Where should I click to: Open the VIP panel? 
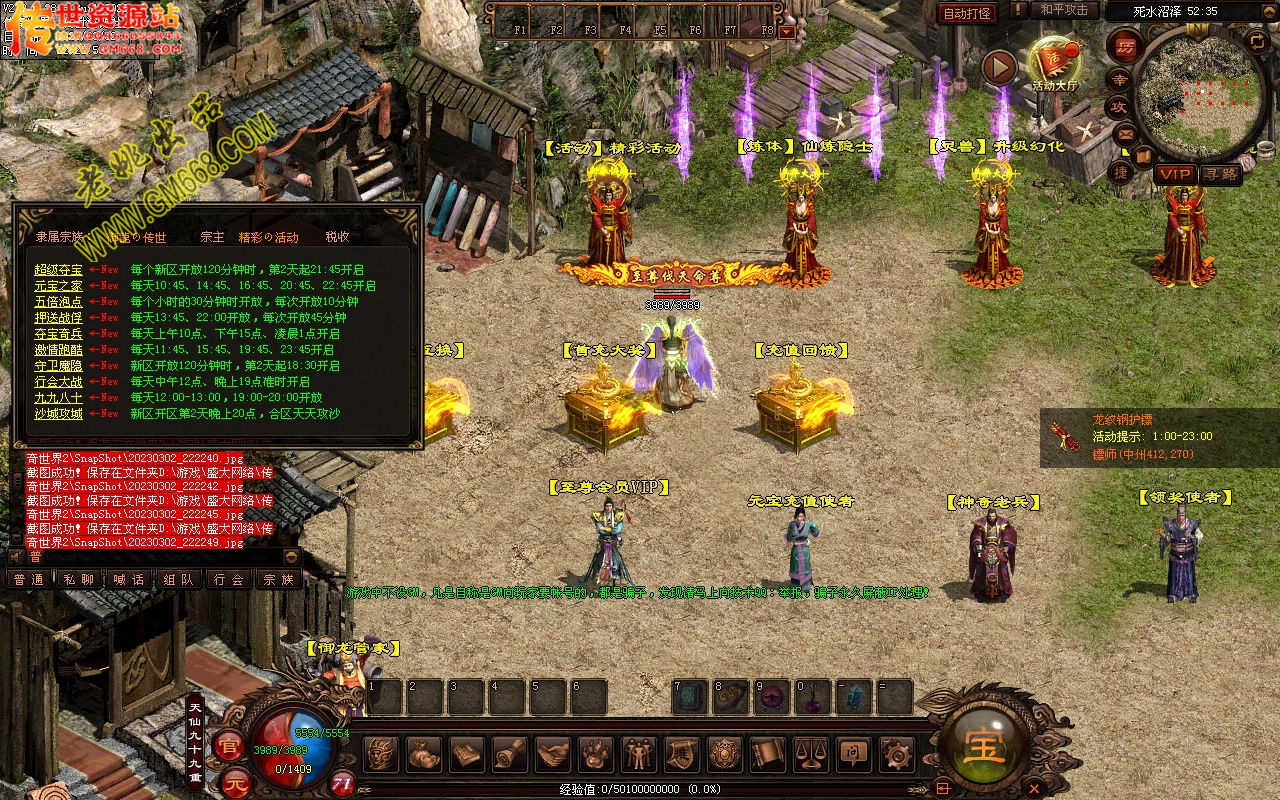1175,174
